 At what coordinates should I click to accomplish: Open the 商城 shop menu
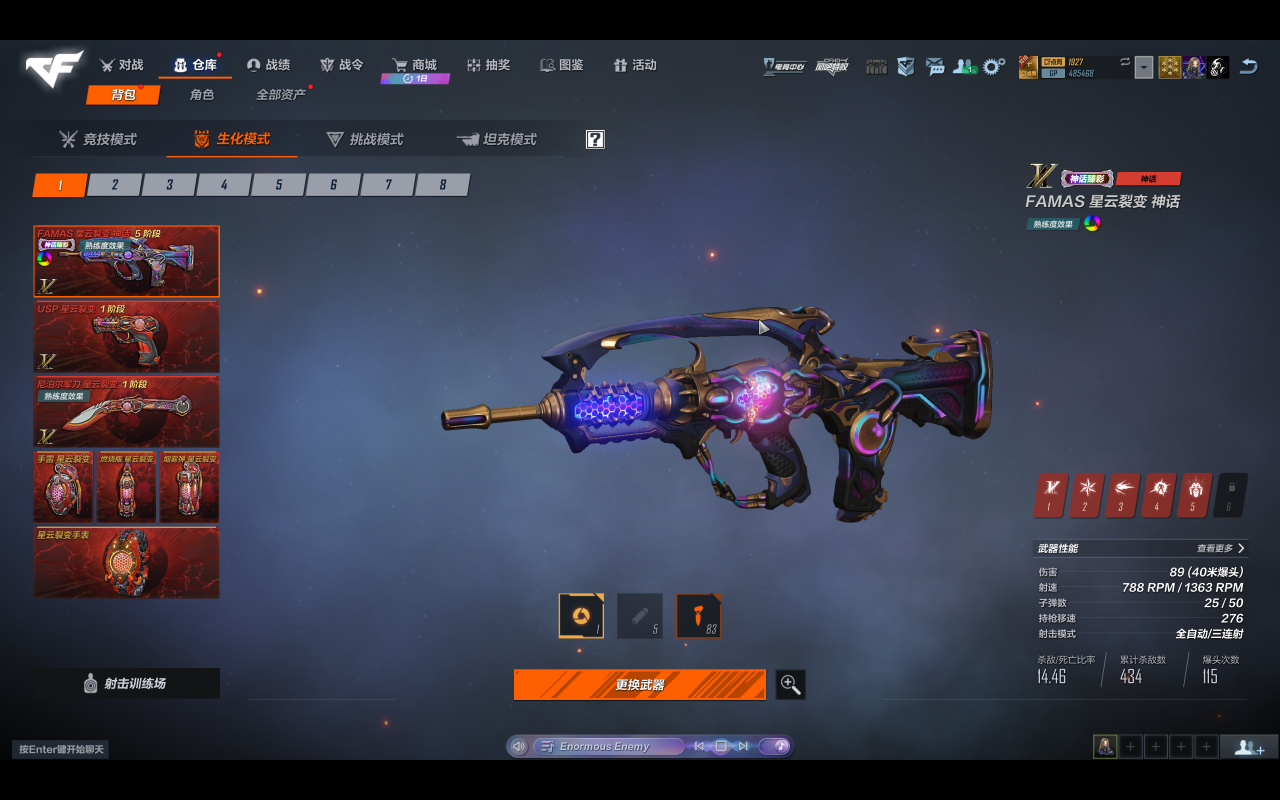tap(414, 65)
